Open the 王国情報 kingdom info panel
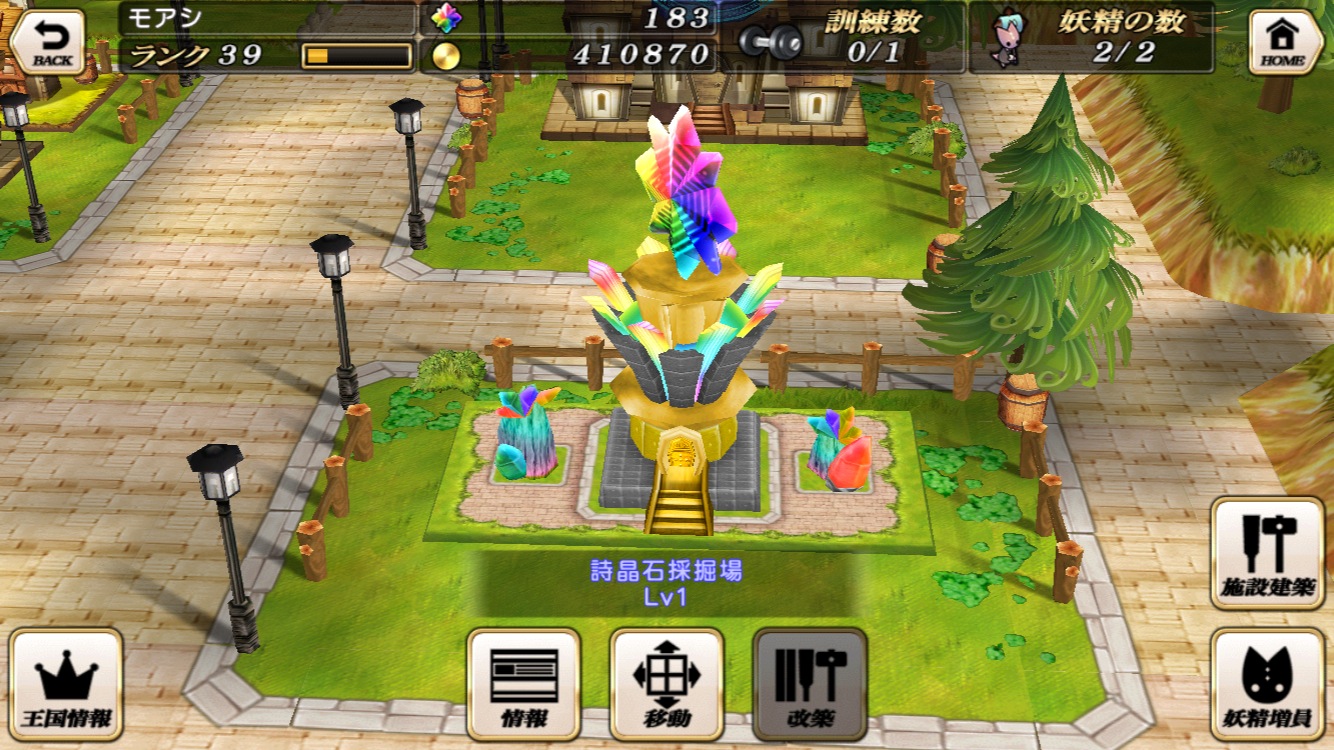 pyautogui.click(x=66, y=684)
